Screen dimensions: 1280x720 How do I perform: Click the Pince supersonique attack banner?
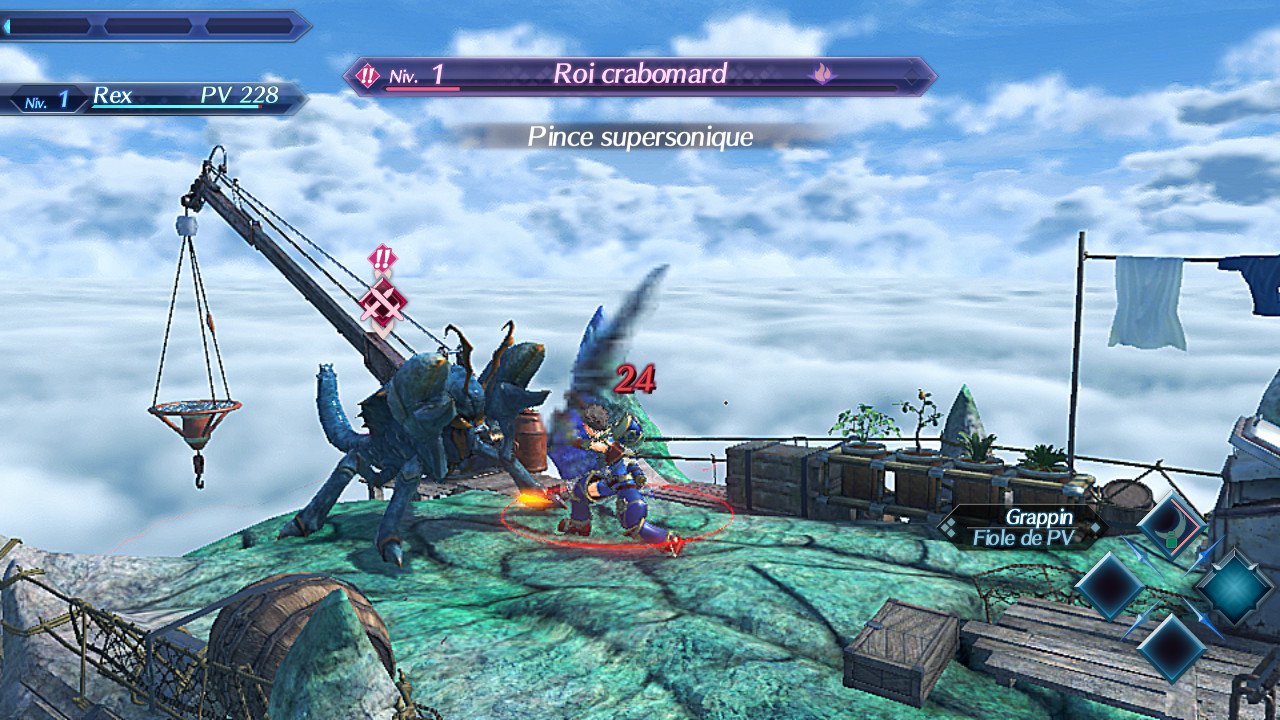tap(640, 137)
